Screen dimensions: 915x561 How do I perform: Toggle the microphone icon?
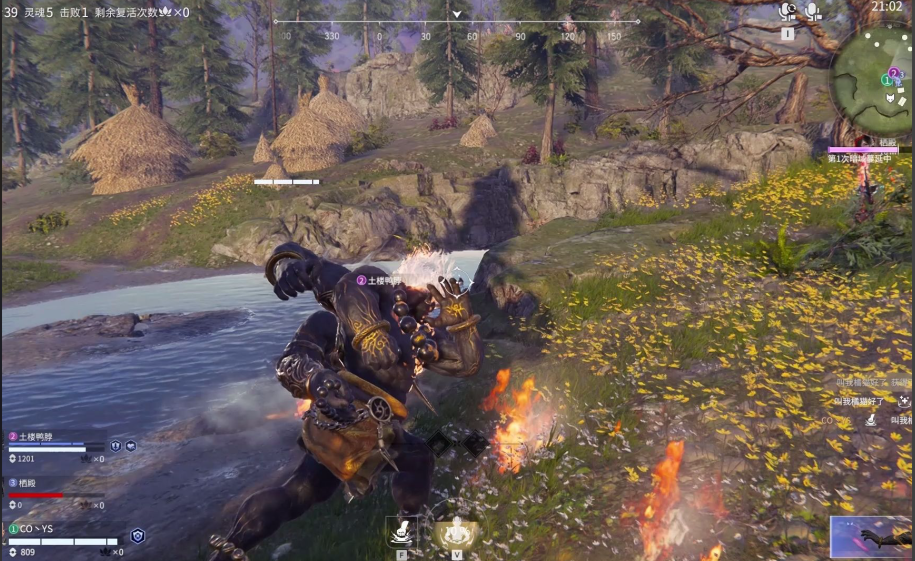812,11
